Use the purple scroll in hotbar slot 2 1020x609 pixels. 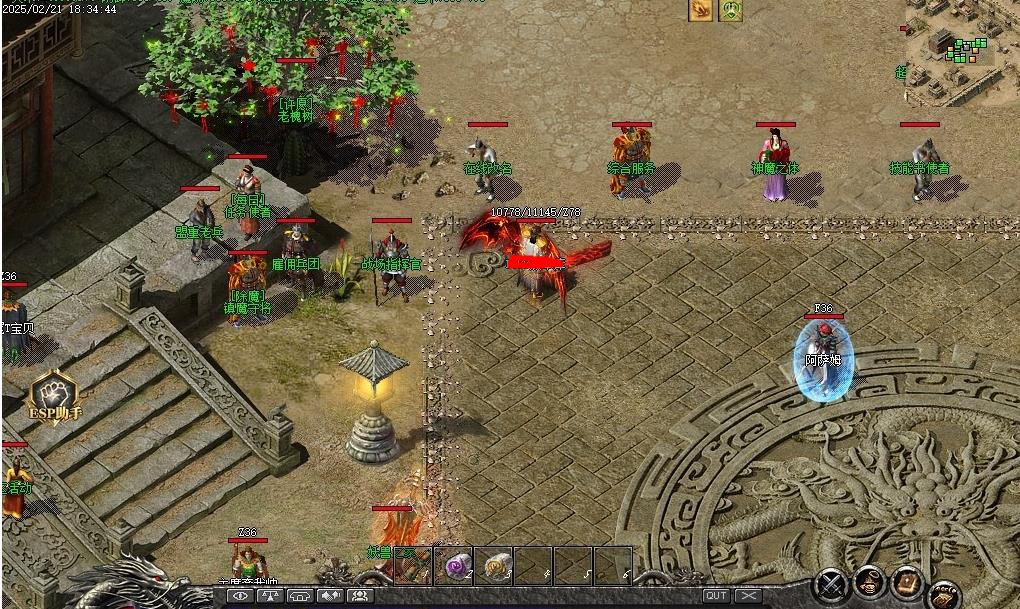click(x=455, y=565)
